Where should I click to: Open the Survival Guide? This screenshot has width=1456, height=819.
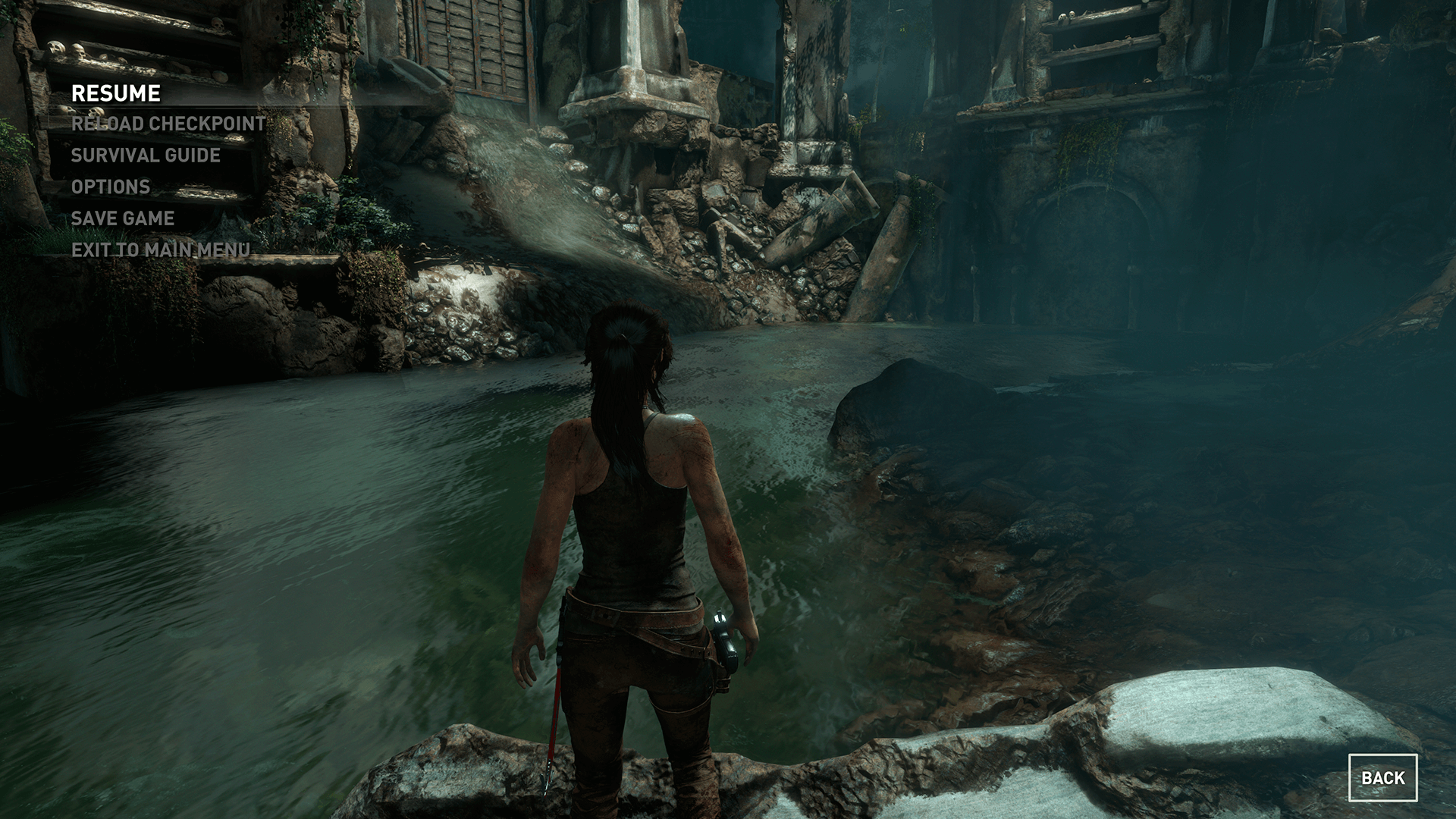pos(146,155)
